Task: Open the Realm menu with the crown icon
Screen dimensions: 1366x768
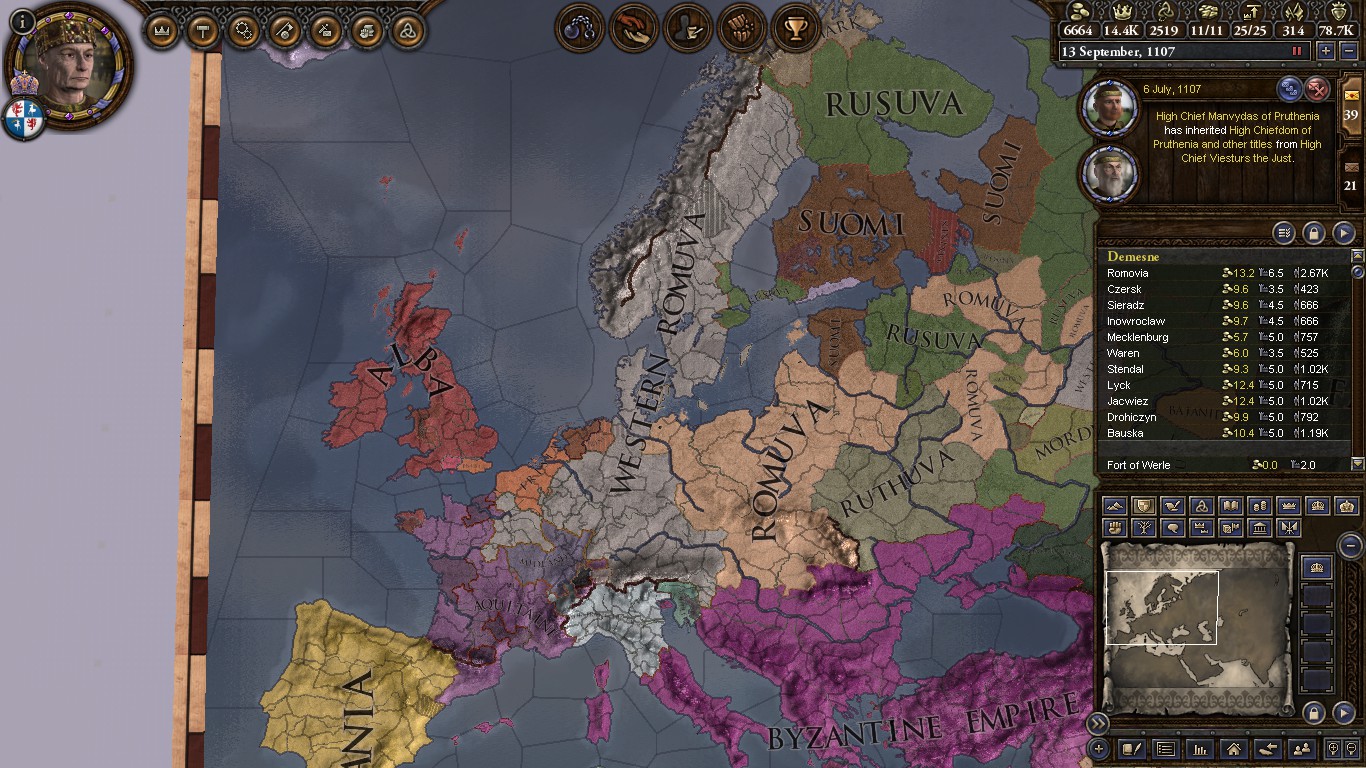Action: (161, 30)
